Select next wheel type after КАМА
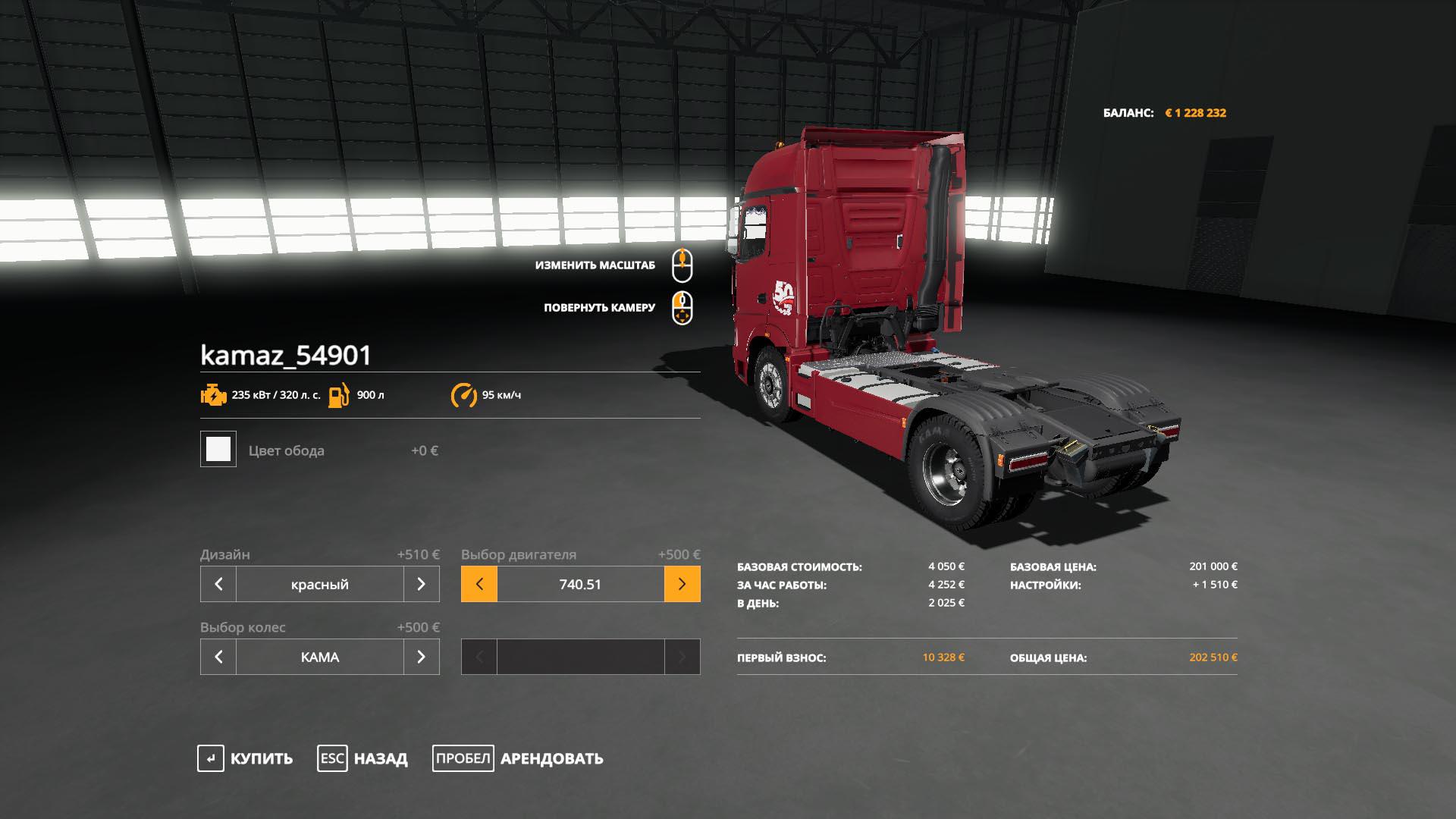The height and width of the screenshot is (819, 1456). [x=421, y=657]
